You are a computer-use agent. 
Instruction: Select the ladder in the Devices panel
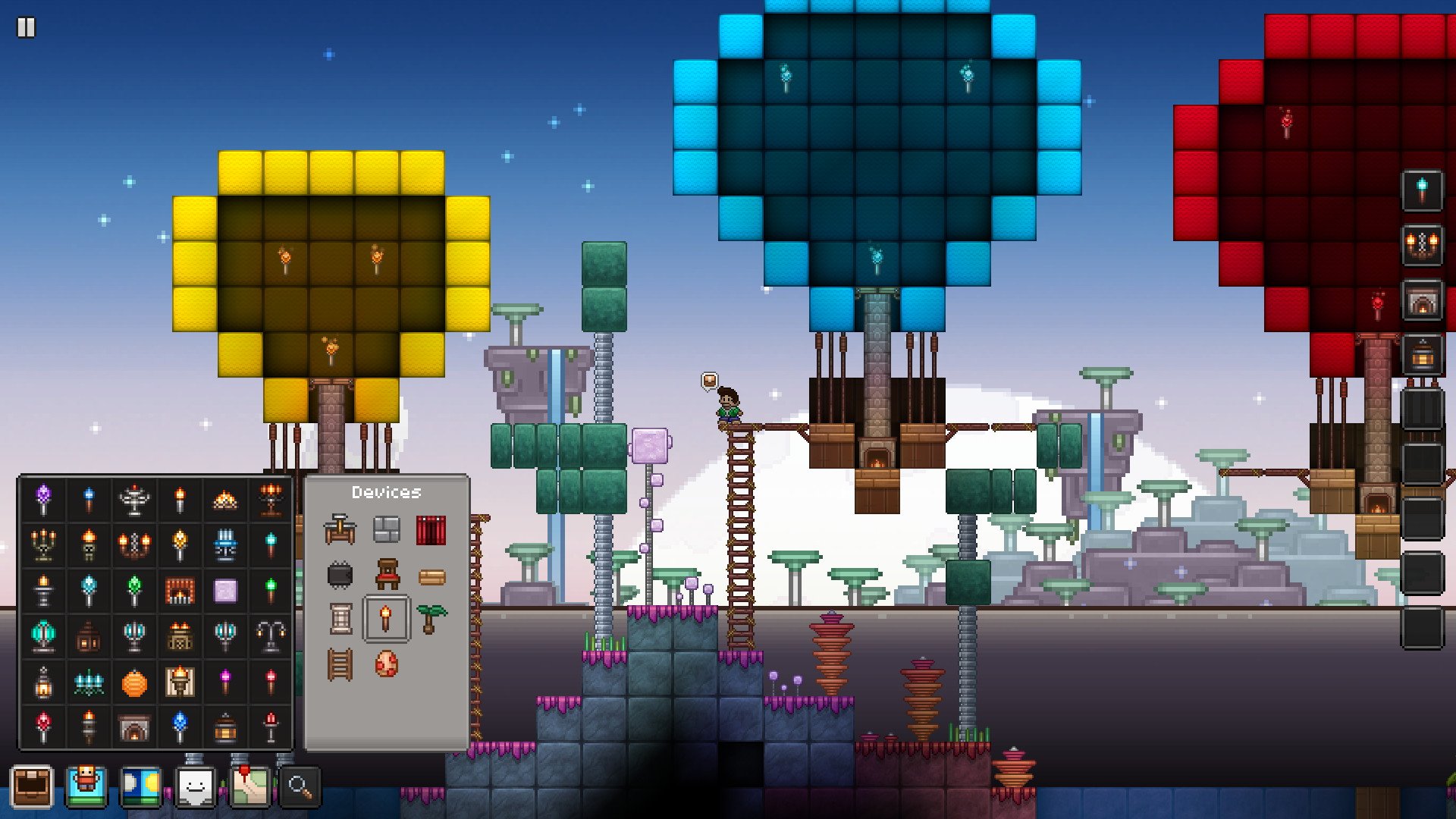pos(340,664)
